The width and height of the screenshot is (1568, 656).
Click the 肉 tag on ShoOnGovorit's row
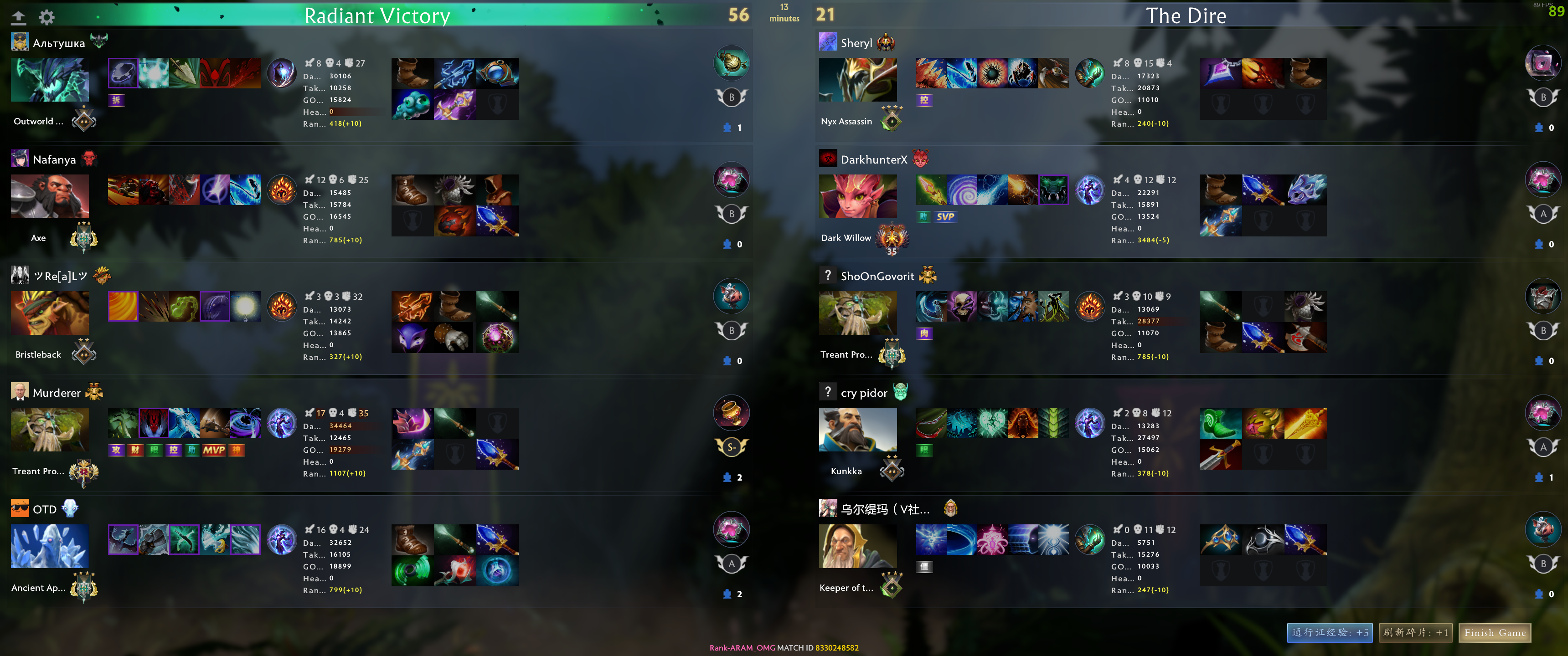pyautogui.click(x=923, y=333)
